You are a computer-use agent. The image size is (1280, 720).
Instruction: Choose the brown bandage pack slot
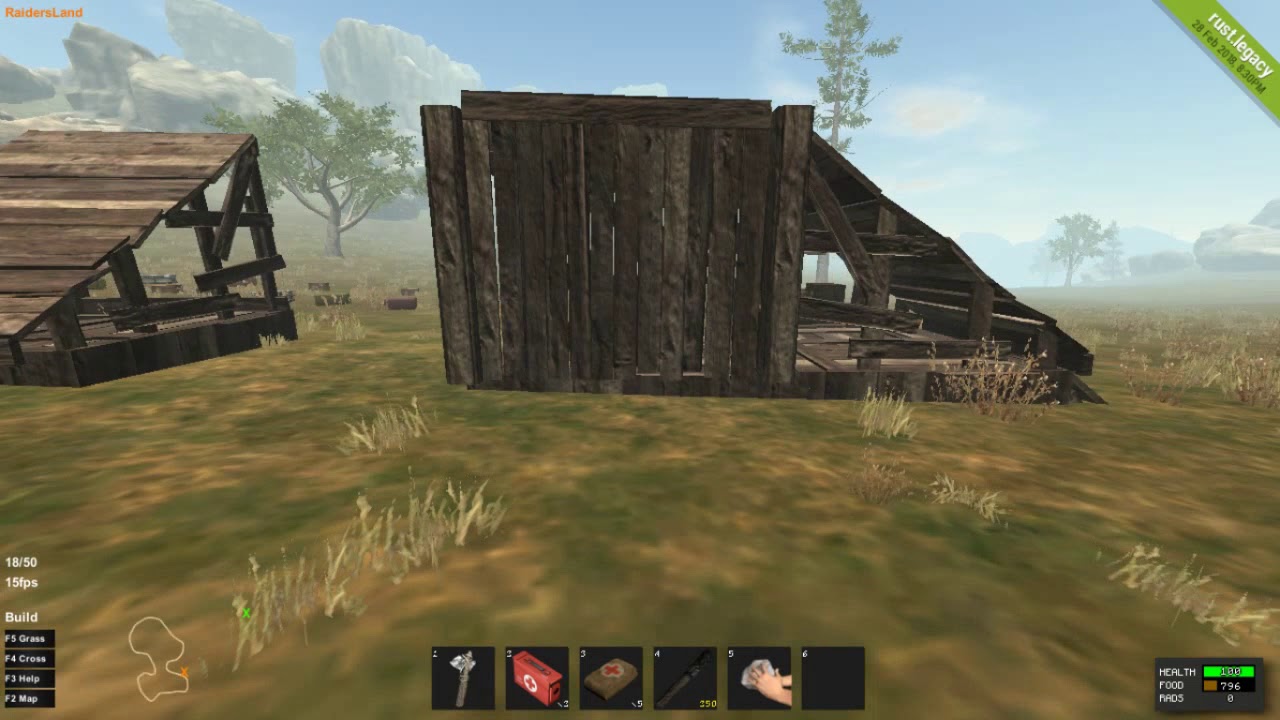tap(611, 678)
